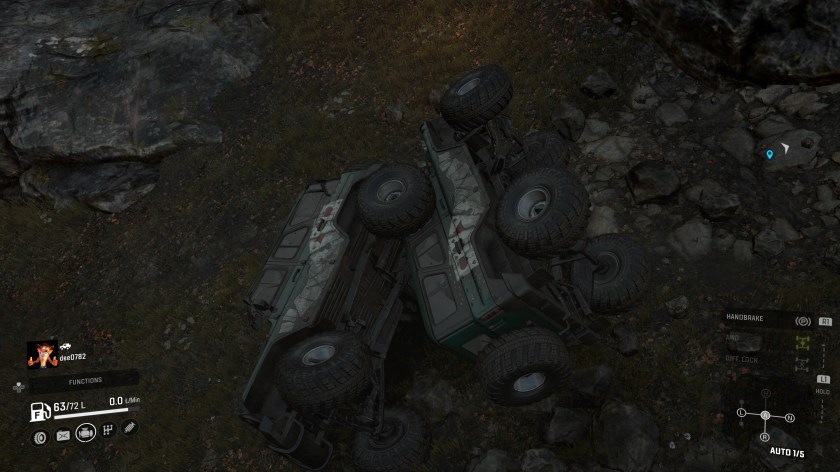Select the suspension spring status icon
Viewport: 840px width, 472px height.
point(129,427)
